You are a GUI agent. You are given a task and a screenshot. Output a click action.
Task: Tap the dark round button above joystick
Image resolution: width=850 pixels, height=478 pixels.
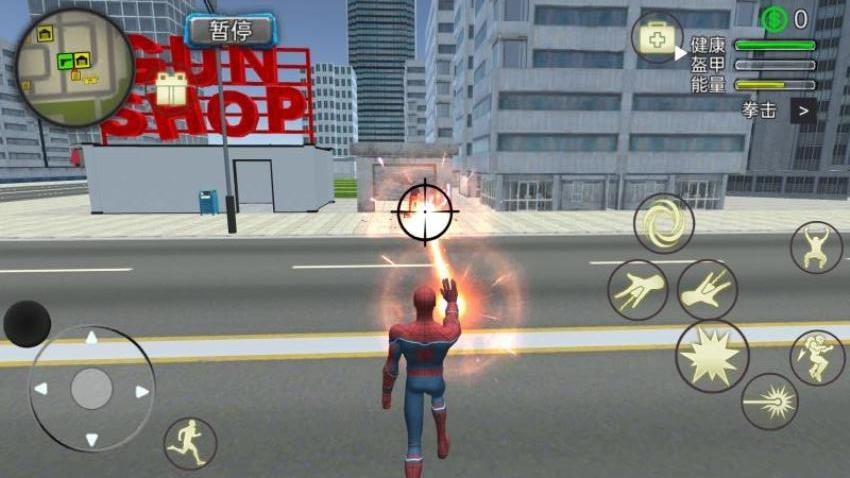click(27, 323)
